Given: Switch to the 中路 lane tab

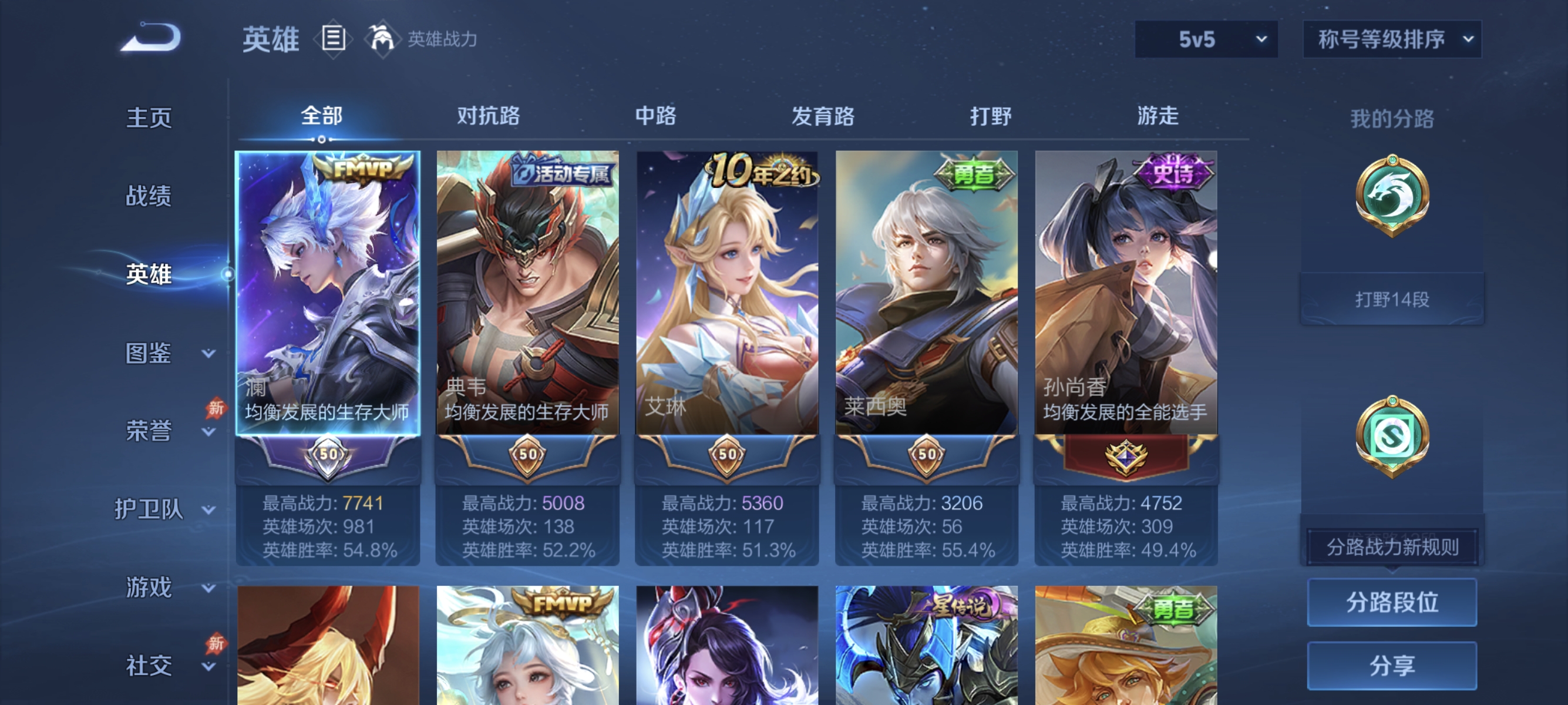Looking at the screenshot, I should pos(654,116).
